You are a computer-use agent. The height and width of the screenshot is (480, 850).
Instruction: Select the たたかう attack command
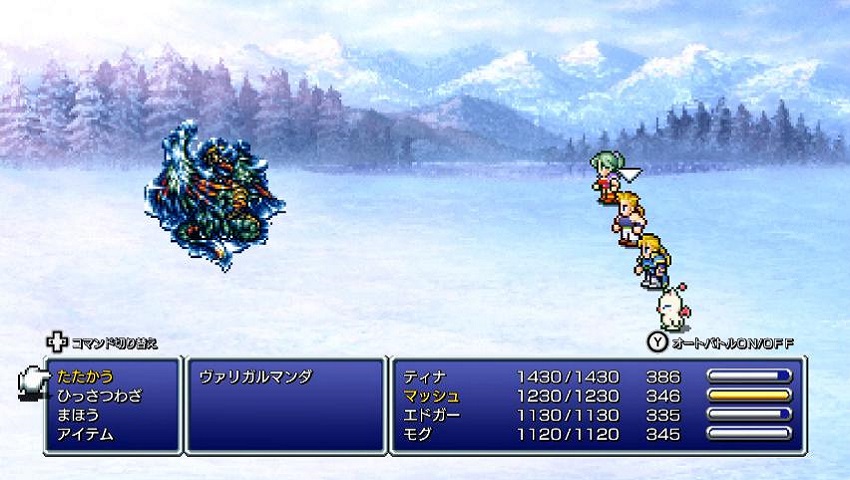85,377
